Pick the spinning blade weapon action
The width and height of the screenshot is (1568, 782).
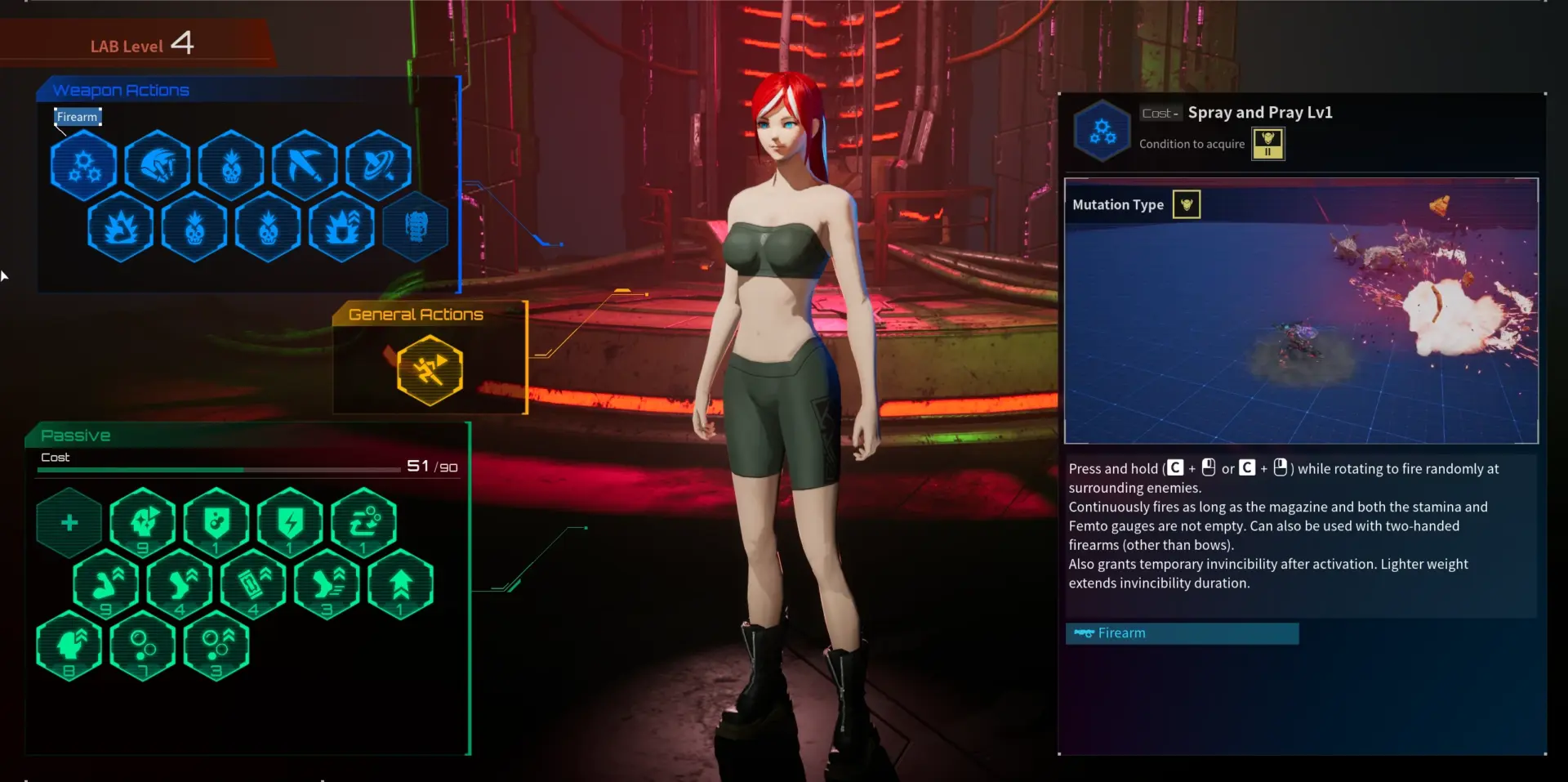(x=378, y=165)
